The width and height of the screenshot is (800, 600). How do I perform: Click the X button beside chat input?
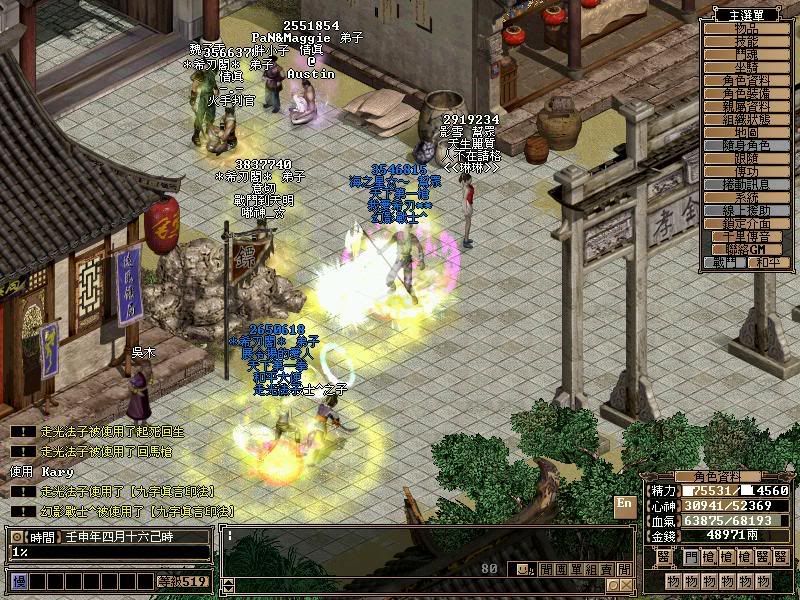tap(626, 585)
